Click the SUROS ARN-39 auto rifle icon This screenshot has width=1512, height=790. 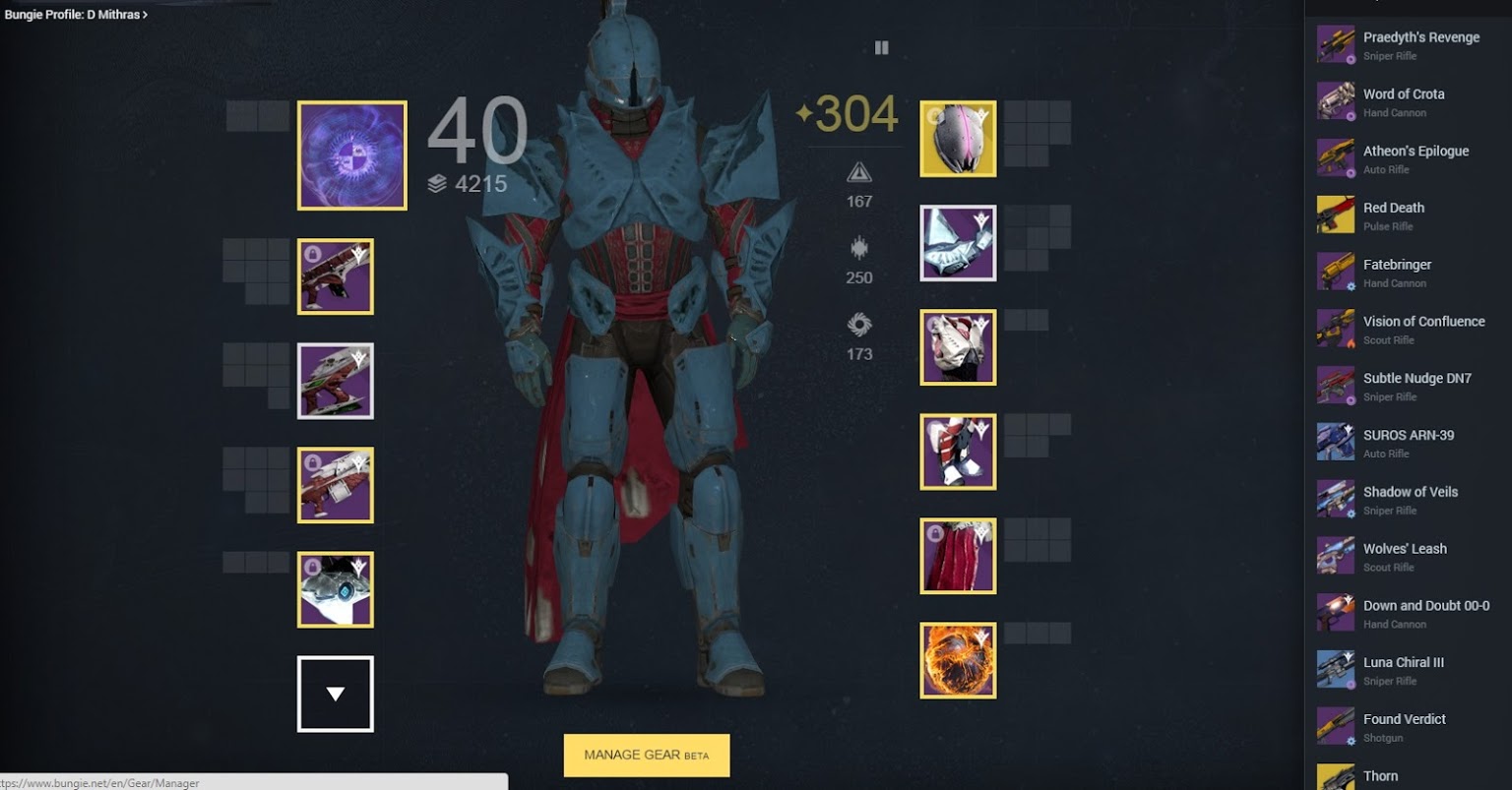[x=1335, y=441]
